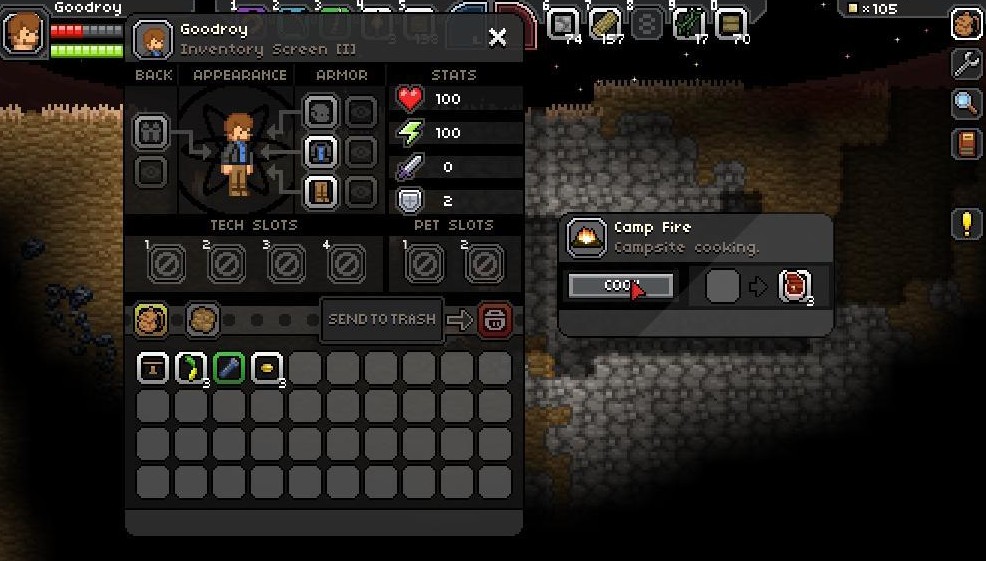Open the crafting wrench menu
The height and width of the screenshot is (561, 986).
[x=965, y=64]
